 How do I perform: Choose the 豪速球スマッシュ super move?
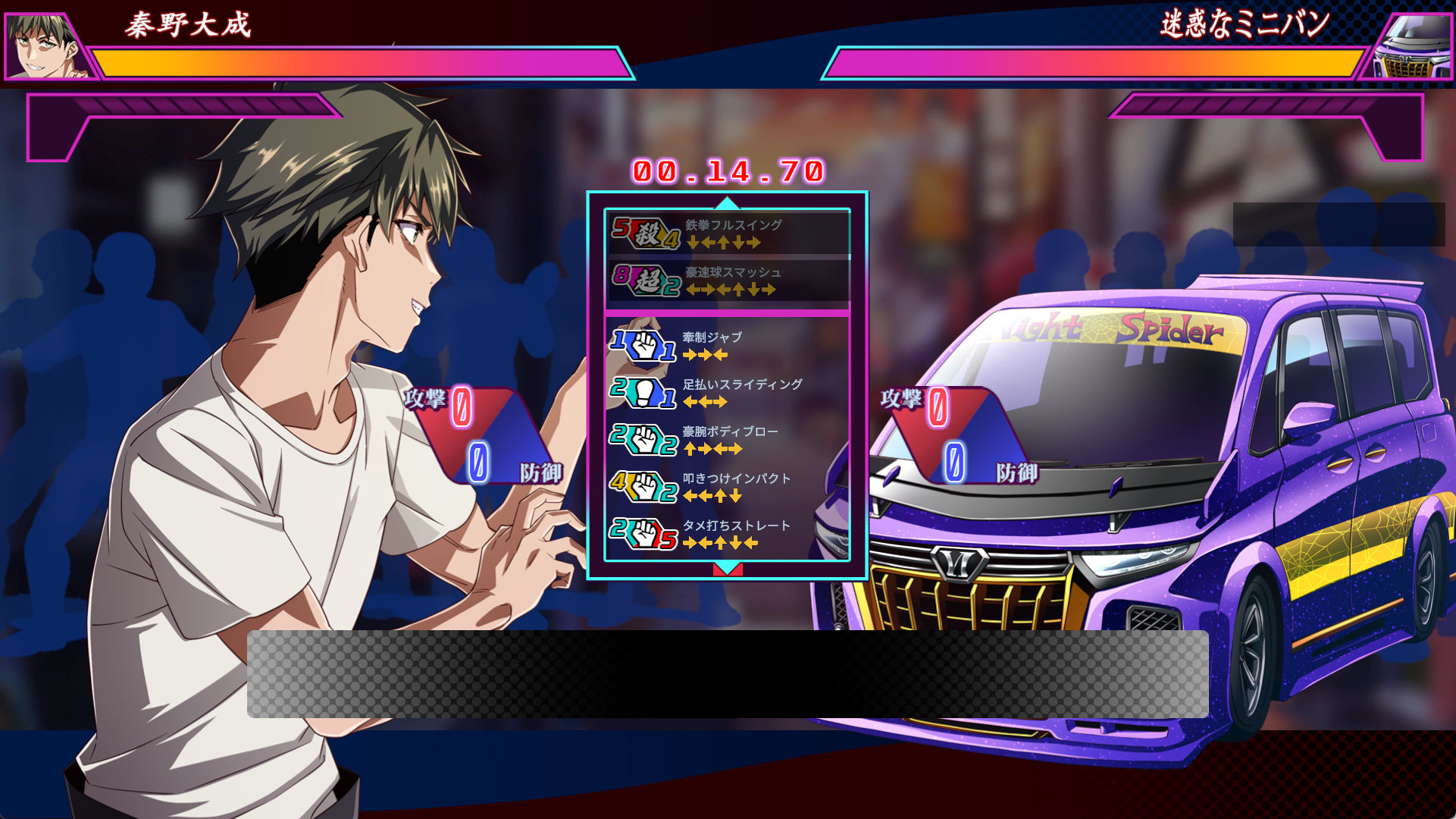coord(728,280)
